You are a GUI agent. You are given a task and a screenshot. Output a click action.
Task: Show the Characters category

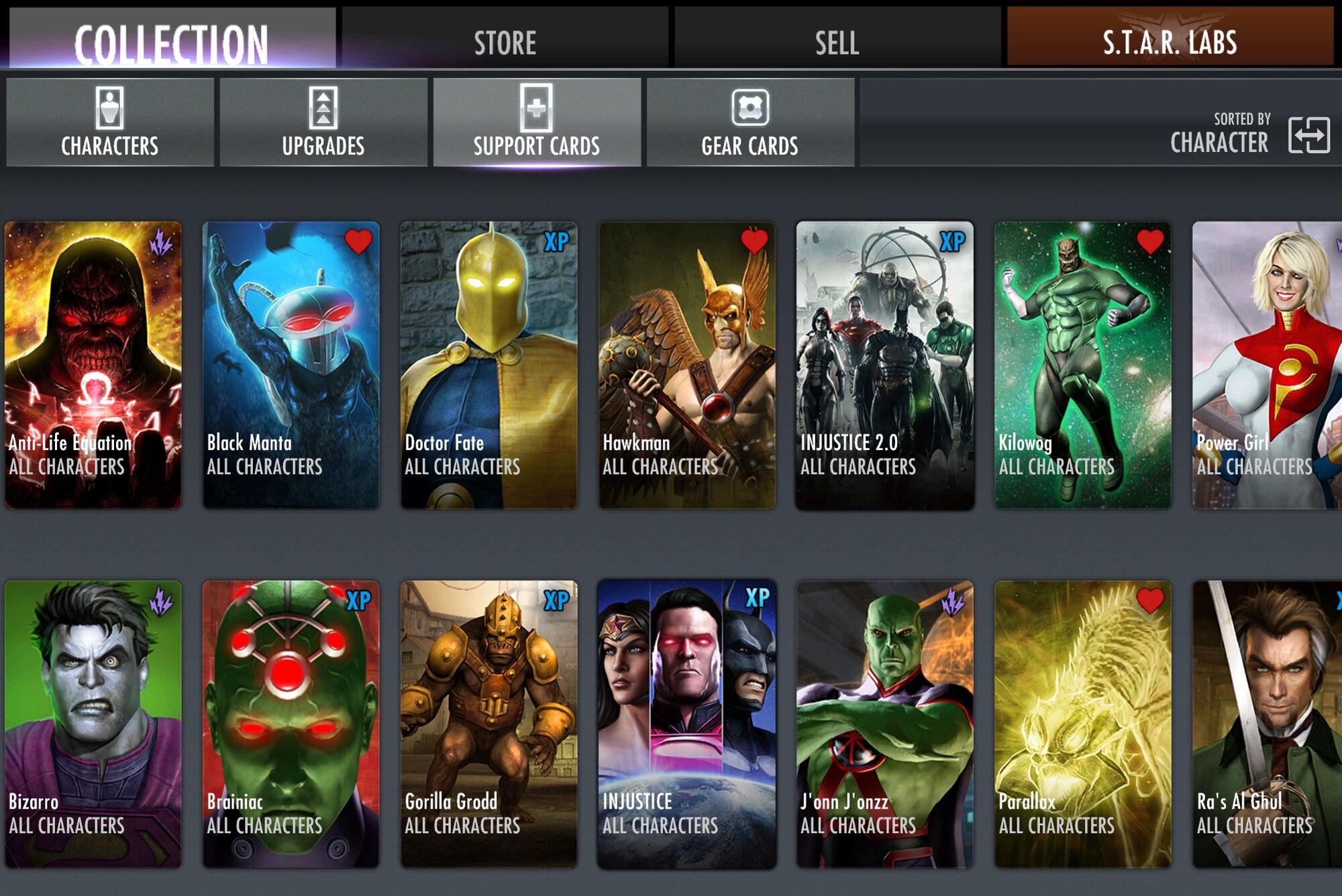click(x=110, y=122)
